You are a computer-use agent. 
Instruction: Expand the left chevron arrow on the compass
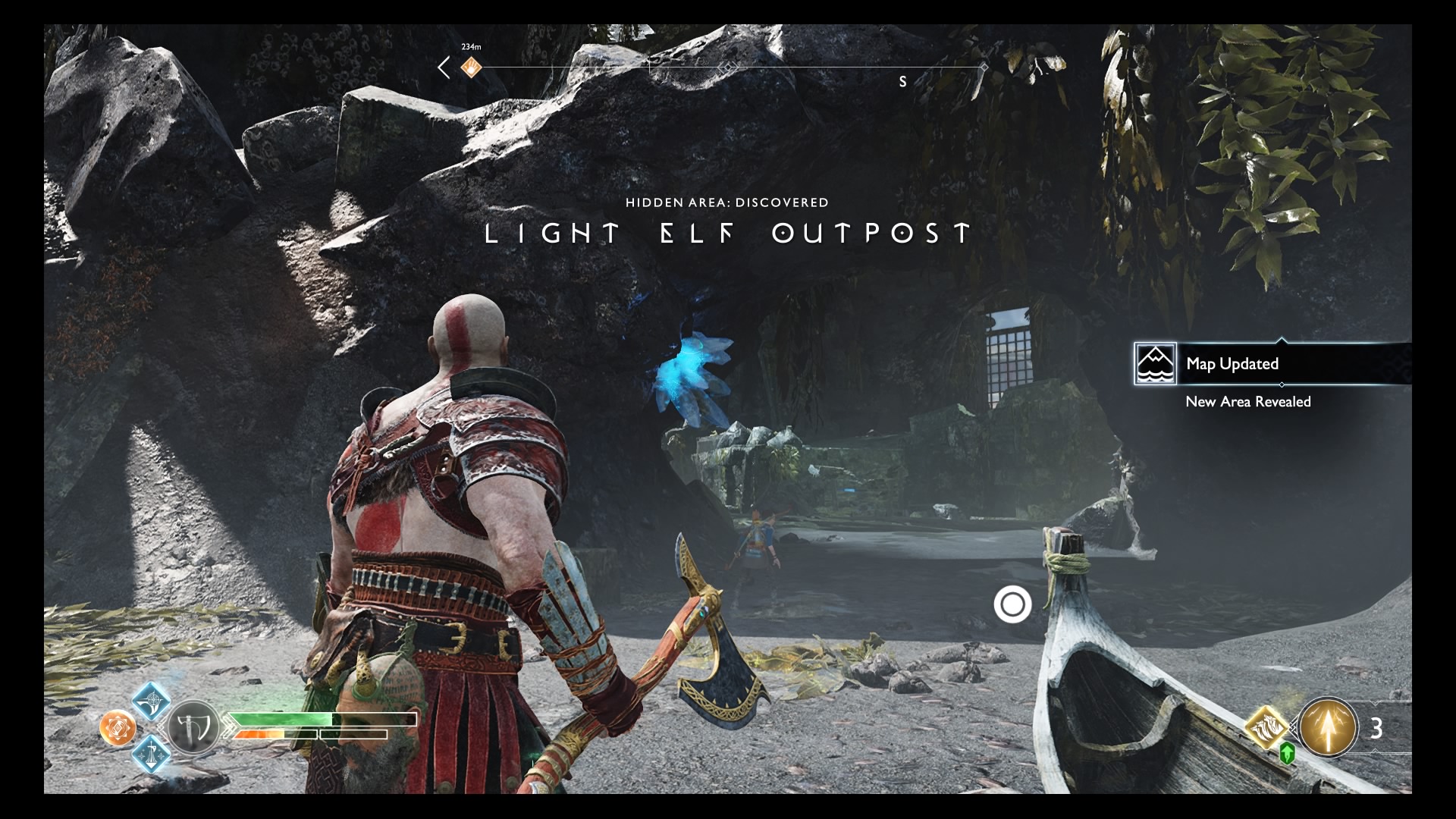click(x=444, y=67)
